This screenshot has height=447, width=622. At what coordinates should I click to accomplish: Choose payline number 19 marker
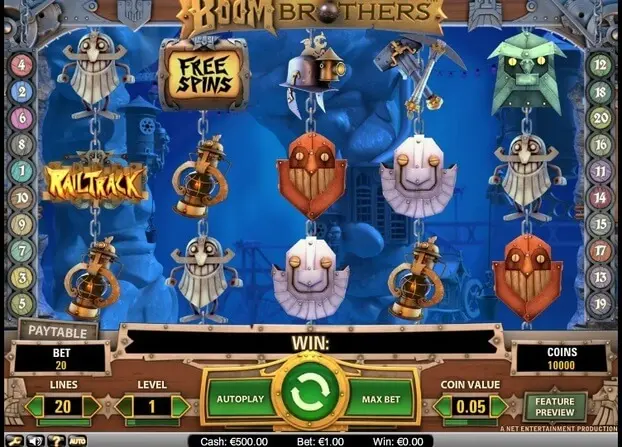[x=601, y=300]
